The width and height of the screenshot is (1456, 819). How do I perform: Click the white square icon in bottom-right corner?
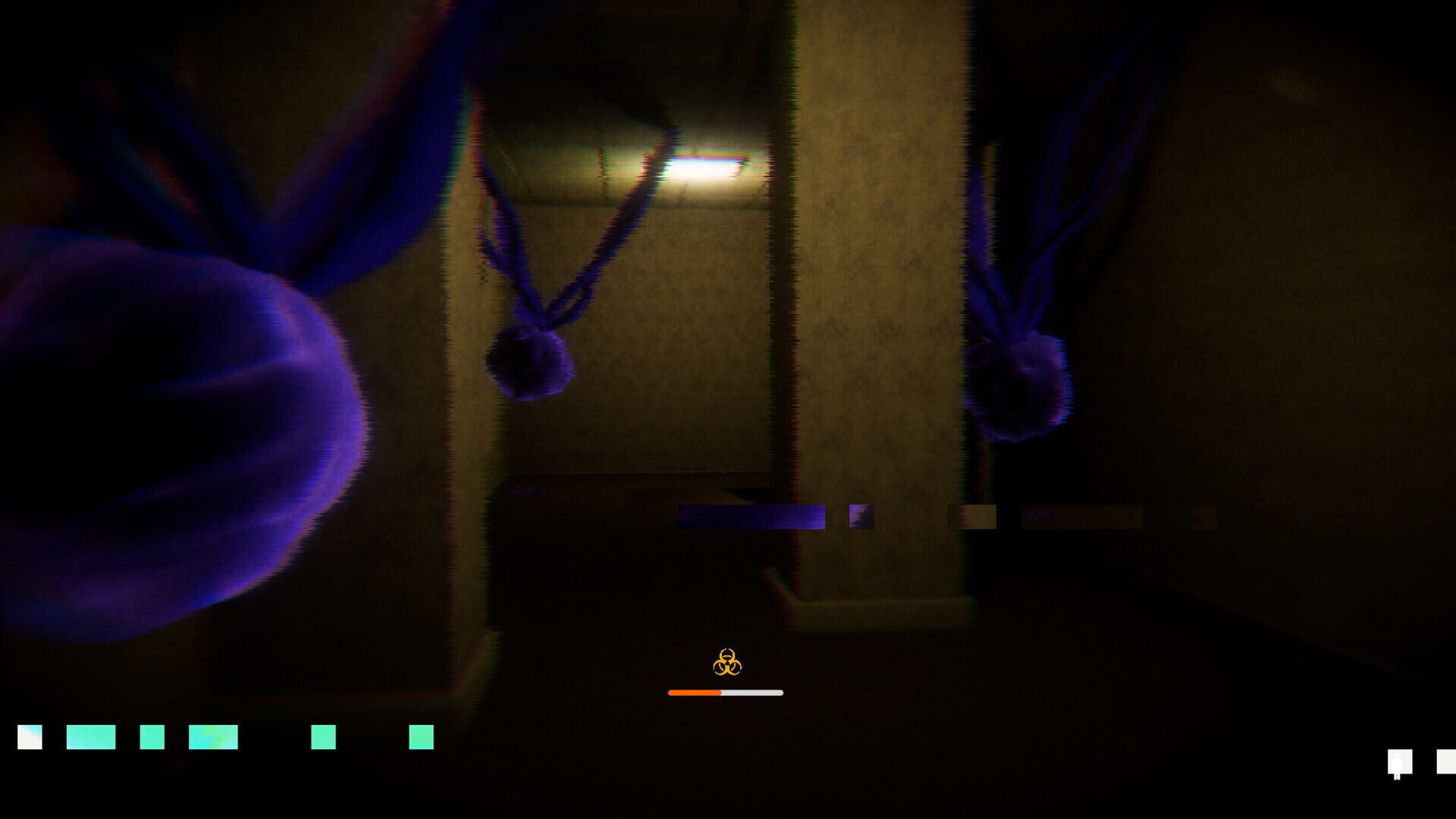tap(1448, 762)
